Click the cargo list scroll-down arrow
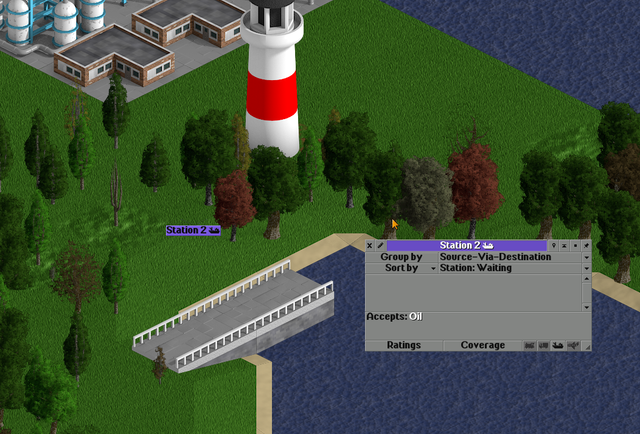 tap(587, 306)
